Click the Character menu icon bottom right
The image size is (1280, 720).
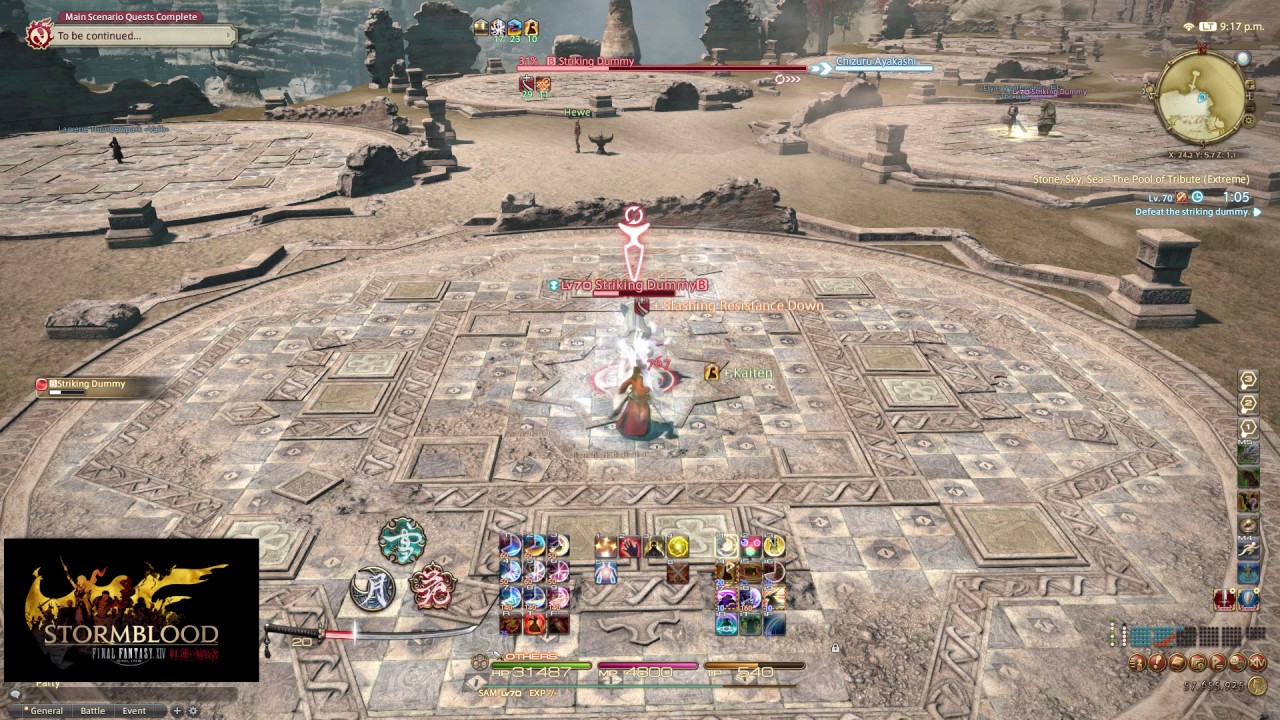pyautogui.click(x=1136, y=662)
